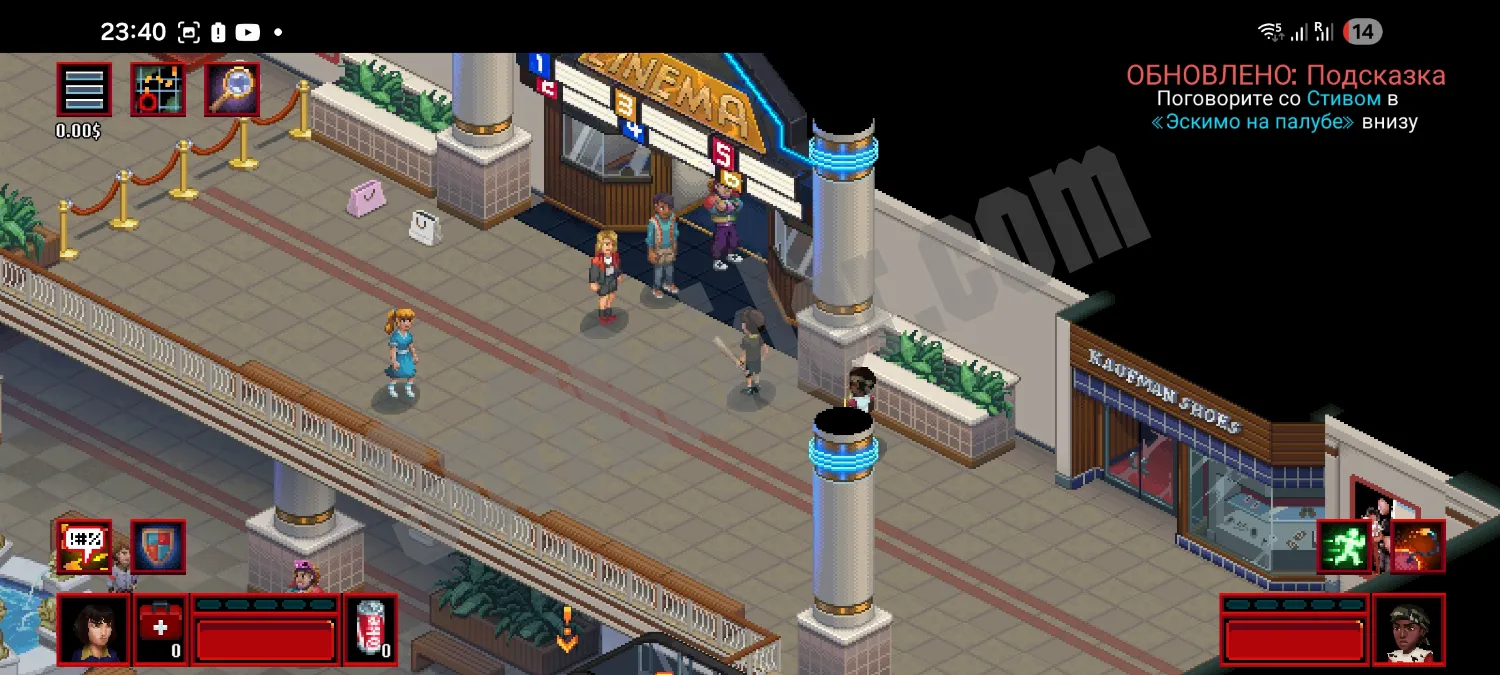Tap the YouTube icon in status bar

(247, 32)
